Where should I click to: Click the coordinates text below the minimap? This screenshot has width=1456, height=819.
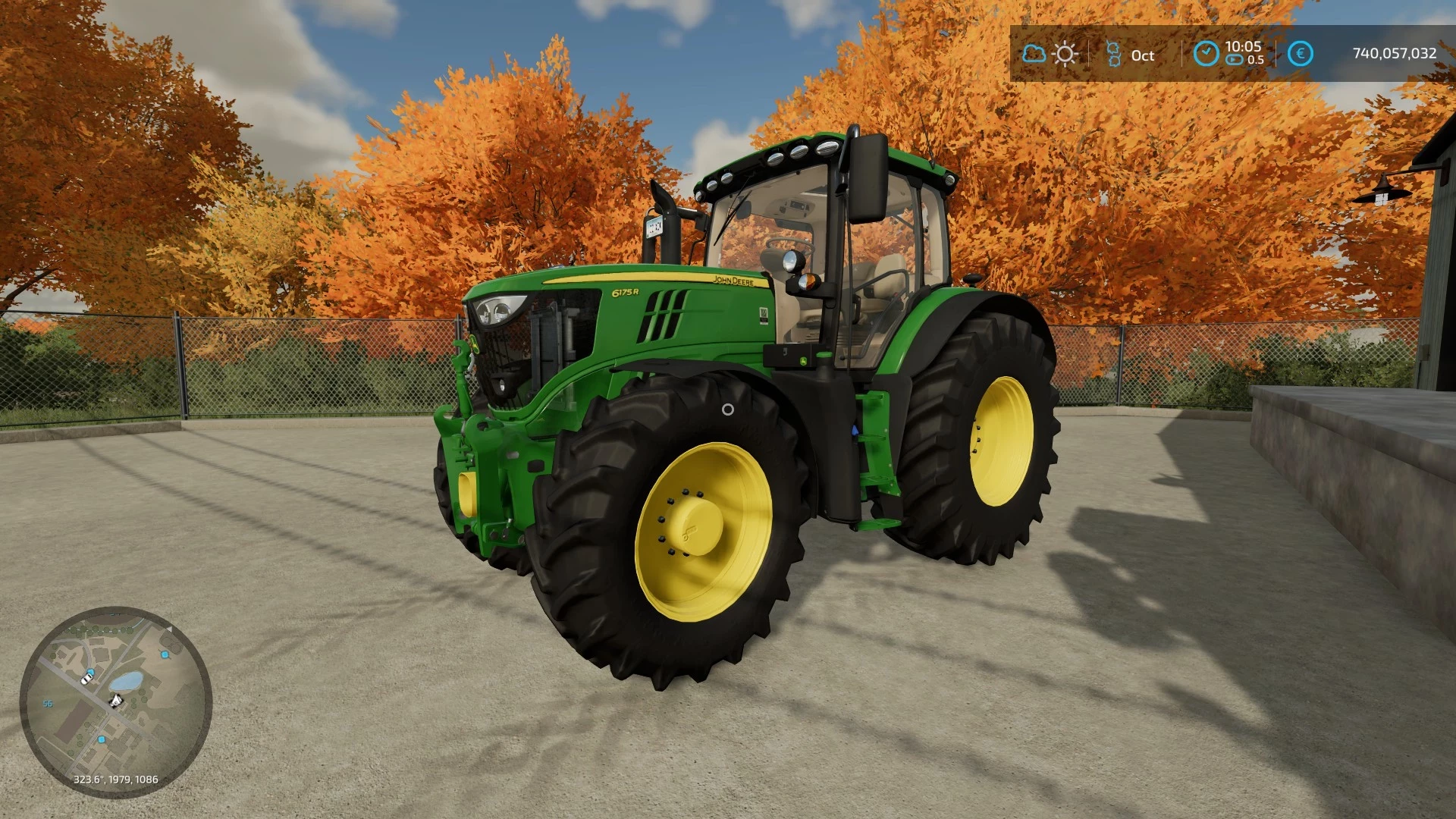point(116,779)
